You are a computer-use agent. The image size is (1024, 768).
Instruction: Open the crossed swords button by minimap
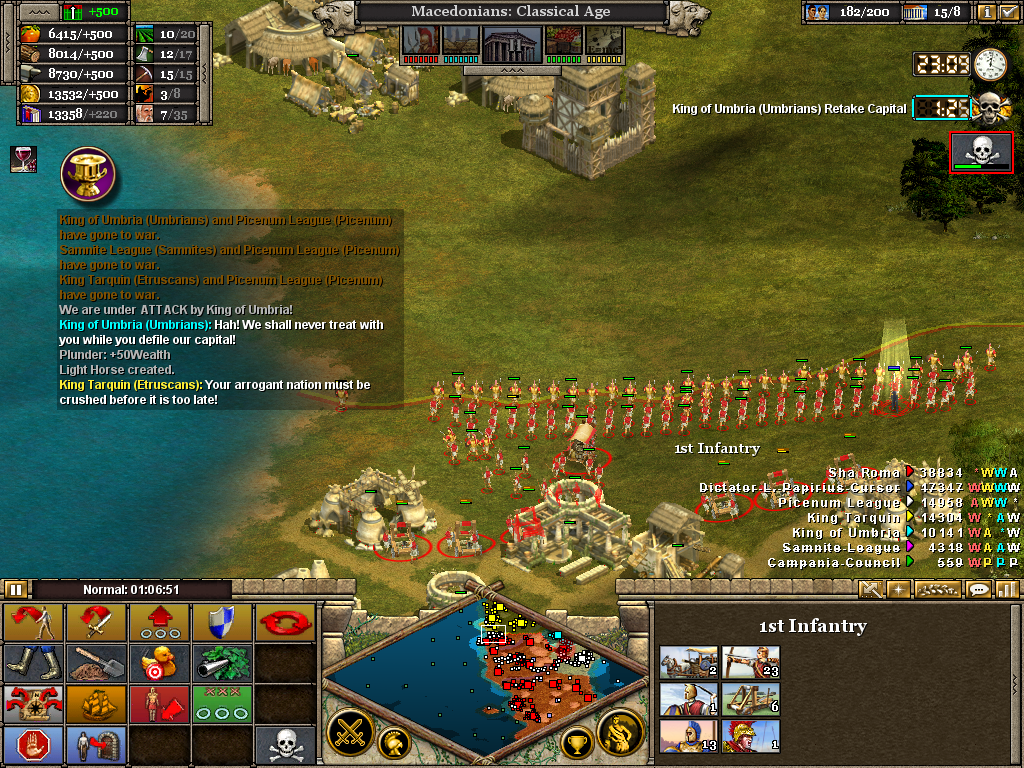(x=351, y=733)
